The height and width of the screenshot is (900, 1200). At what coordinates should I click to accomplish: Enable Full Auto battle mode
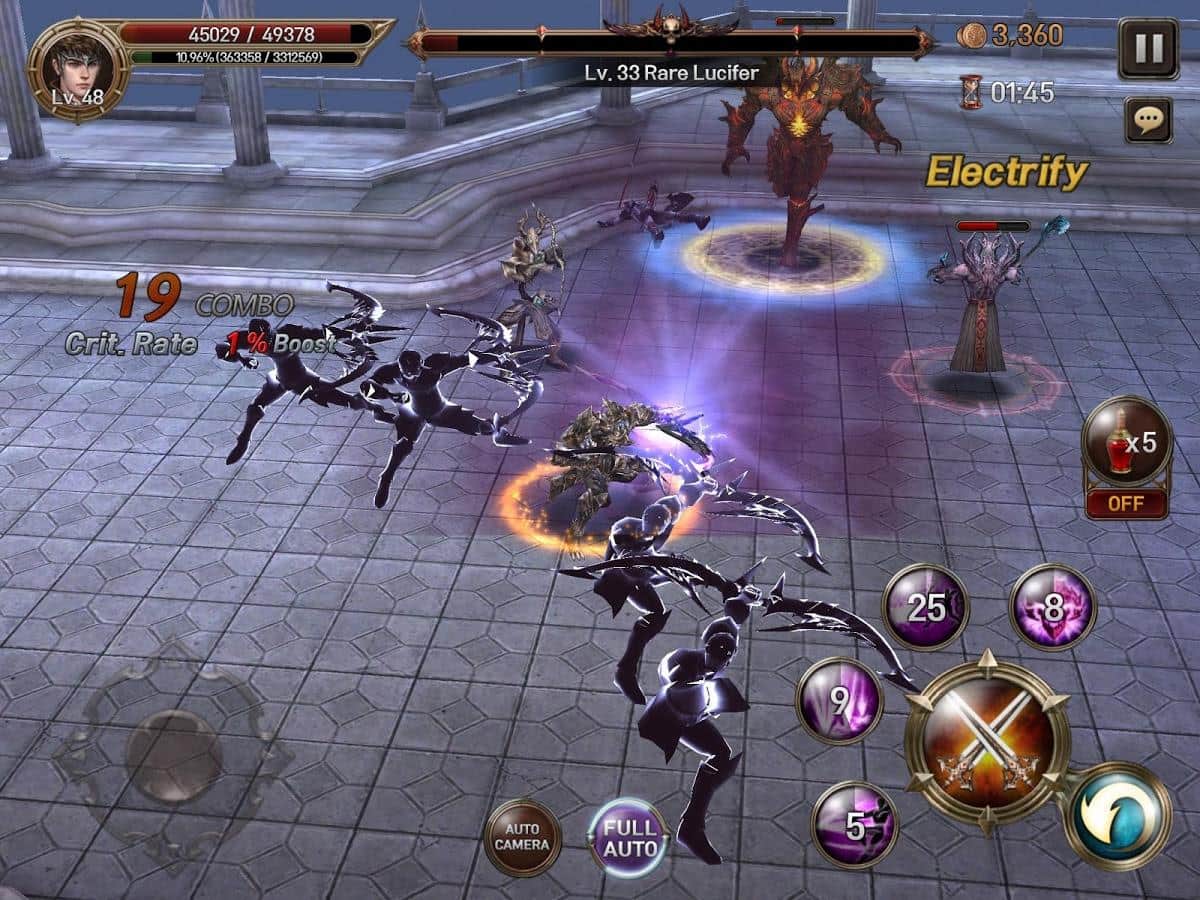pos(629,838)
